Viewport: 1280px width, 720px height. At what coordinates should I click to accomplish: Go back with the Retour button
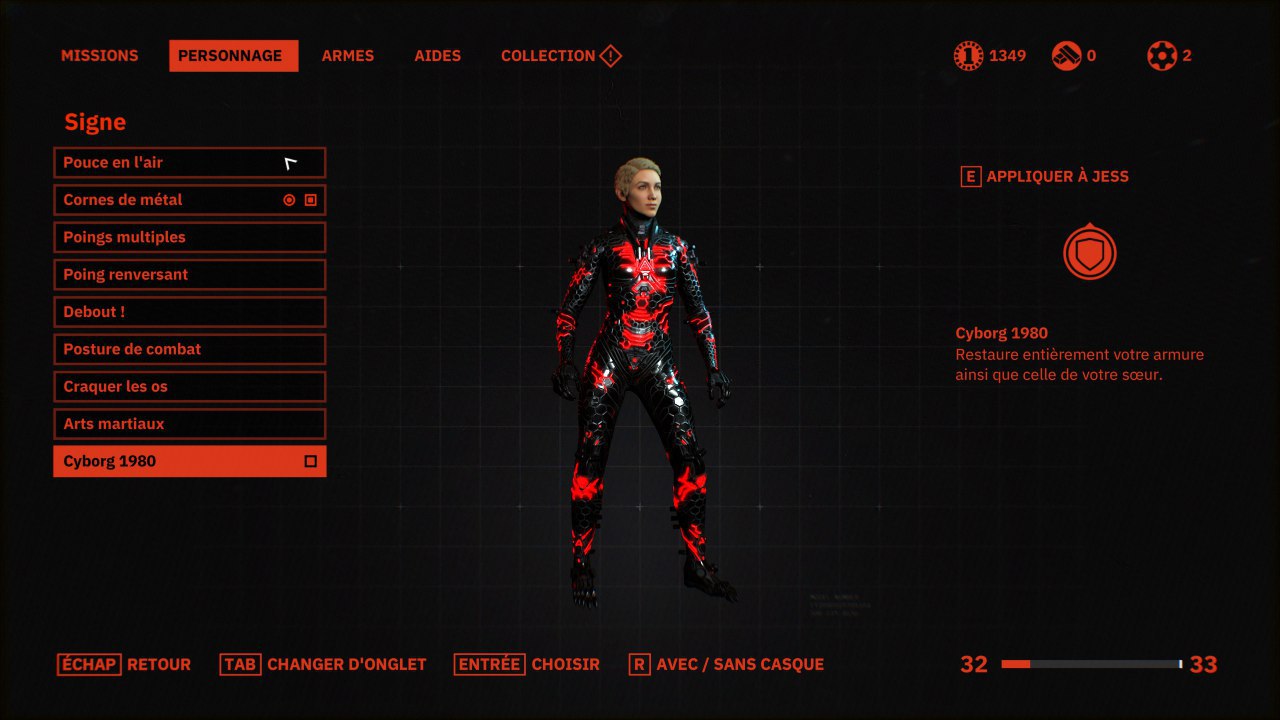click(124, 664)
